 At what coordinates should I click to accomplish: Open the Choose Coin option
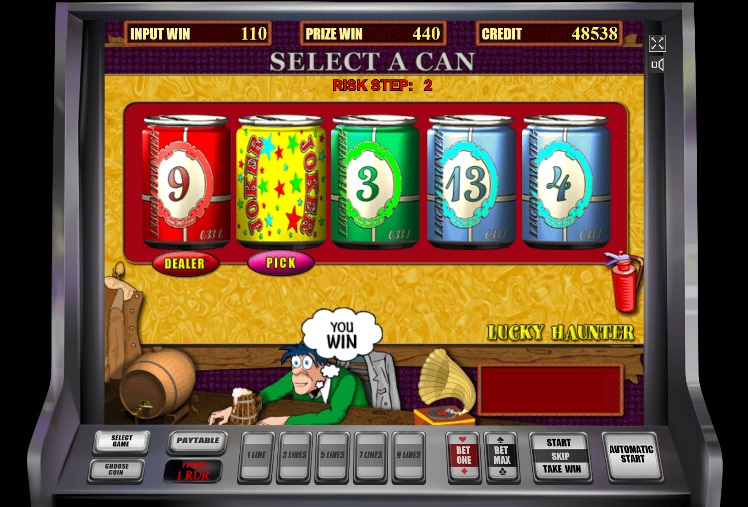(116, 469)
